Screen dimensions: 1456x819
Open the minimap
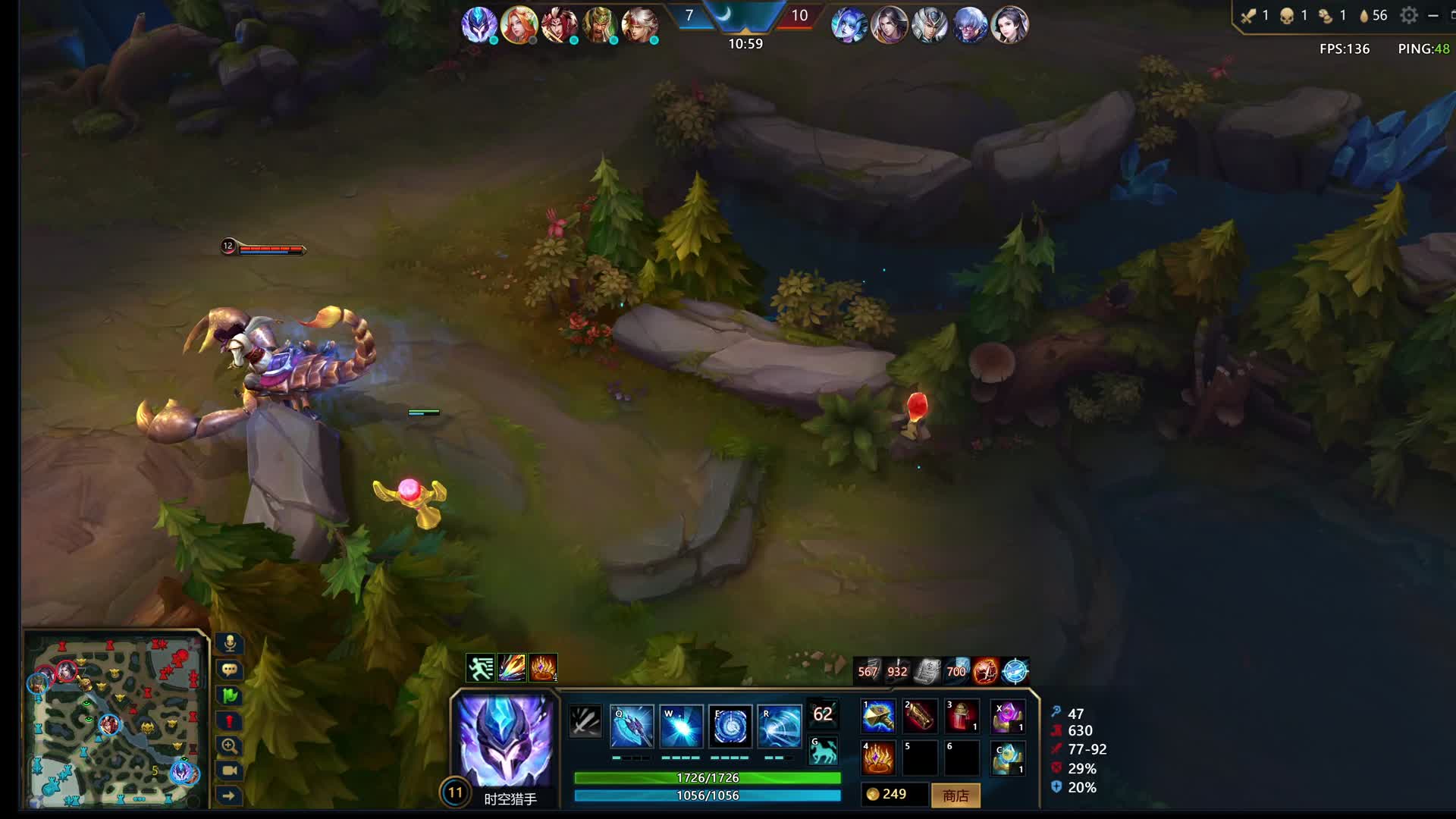(x=115, y=719)
